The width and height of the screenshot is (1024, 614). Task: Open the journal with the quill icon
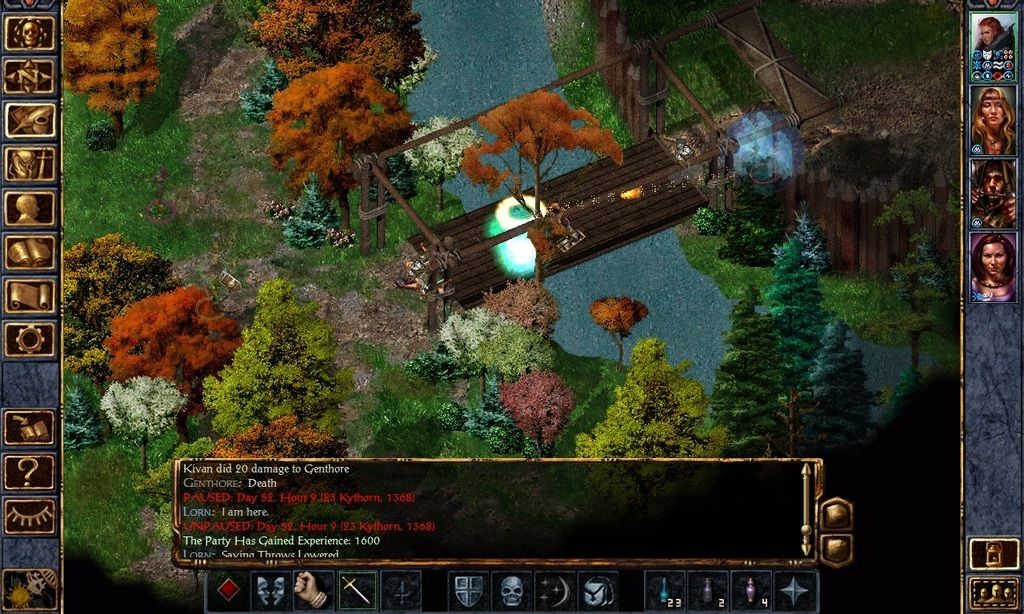[x=30, y=120]
